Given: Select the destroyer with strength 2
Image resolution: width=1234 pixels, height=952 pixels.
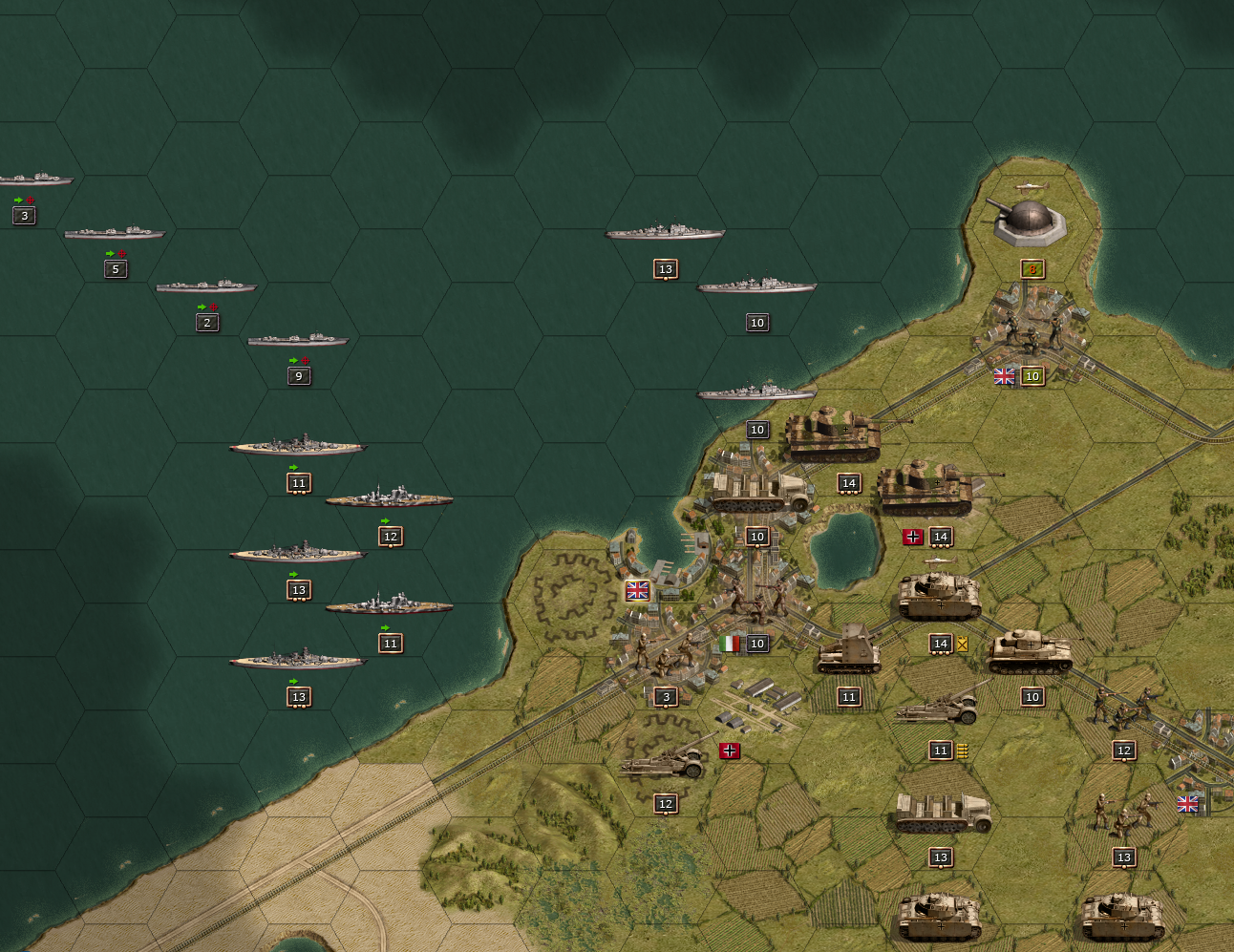Looking at the screenshot, I should click(206, 286).
